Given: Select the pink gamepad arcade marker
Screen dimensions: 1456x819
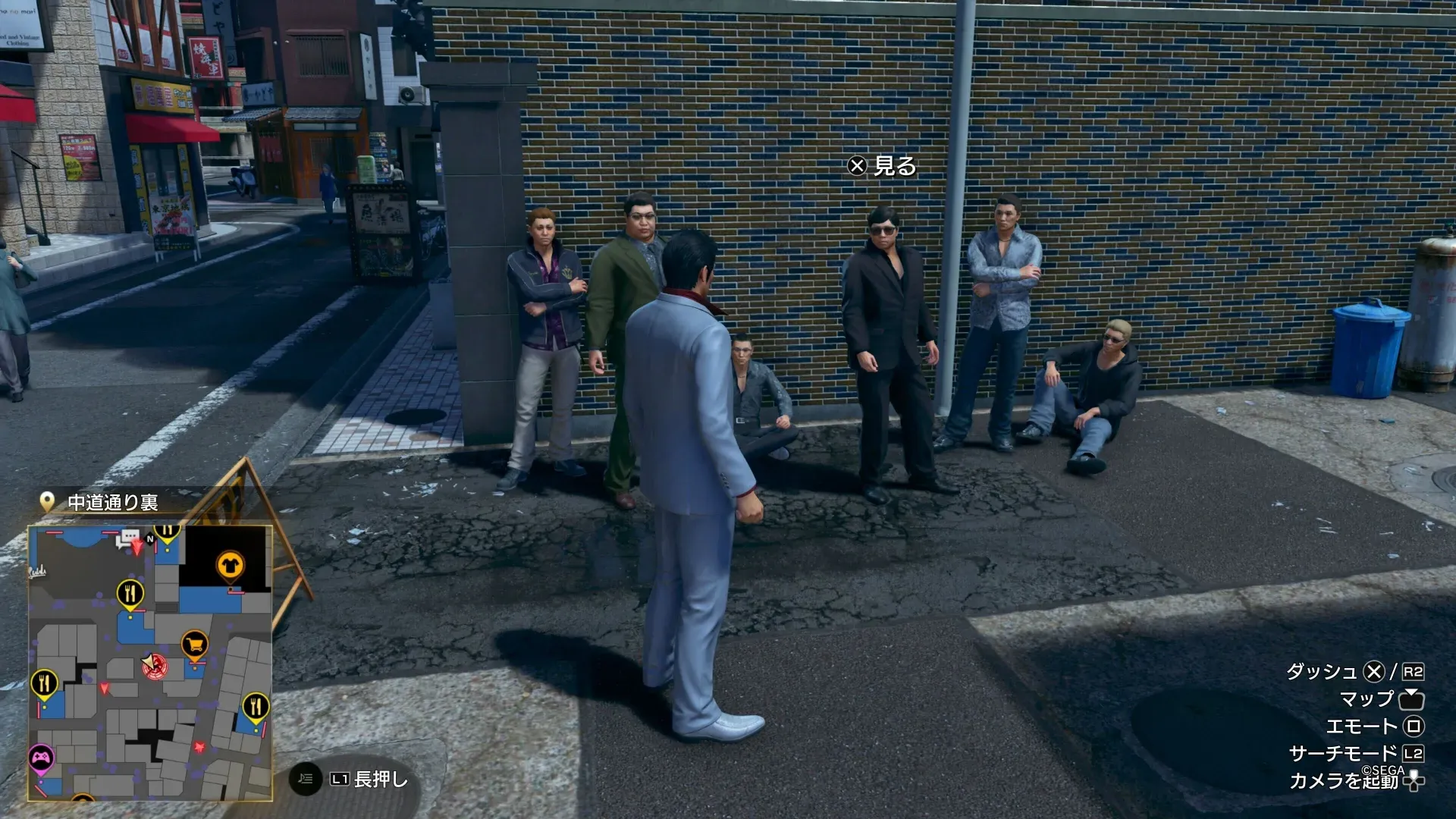Looking at the screenshot, I should click(x=41, y=757).
